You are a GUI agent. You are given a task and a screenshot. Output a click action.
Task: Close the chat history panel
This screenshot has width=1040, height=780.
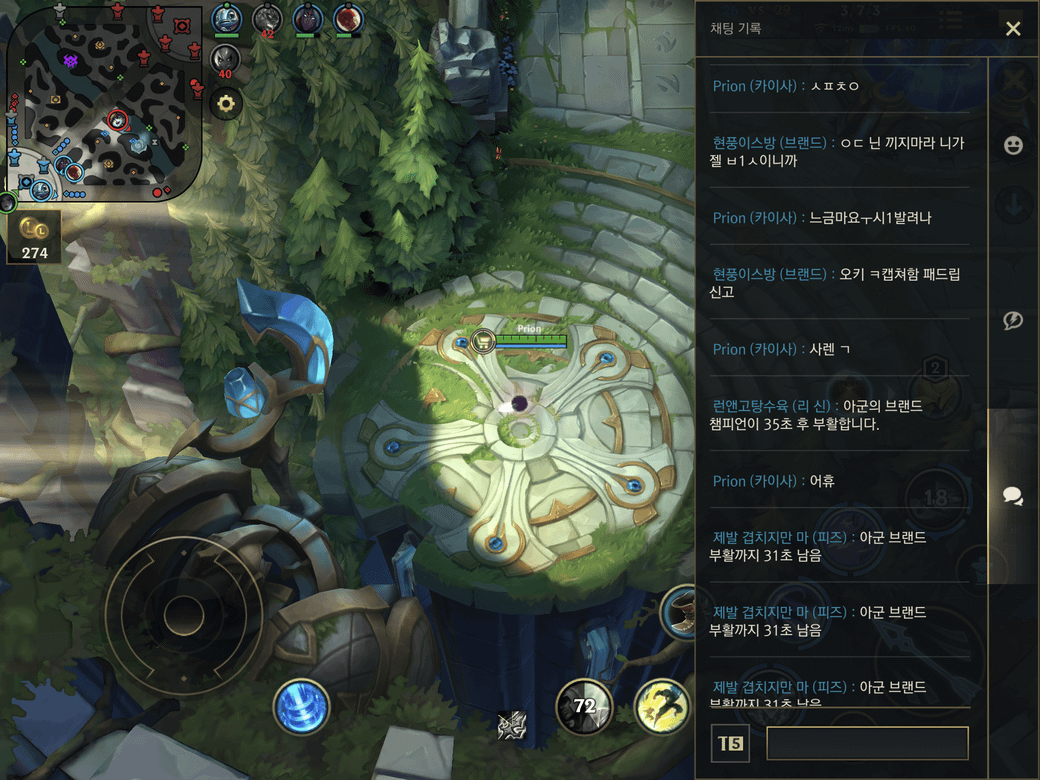point(1013,29)
